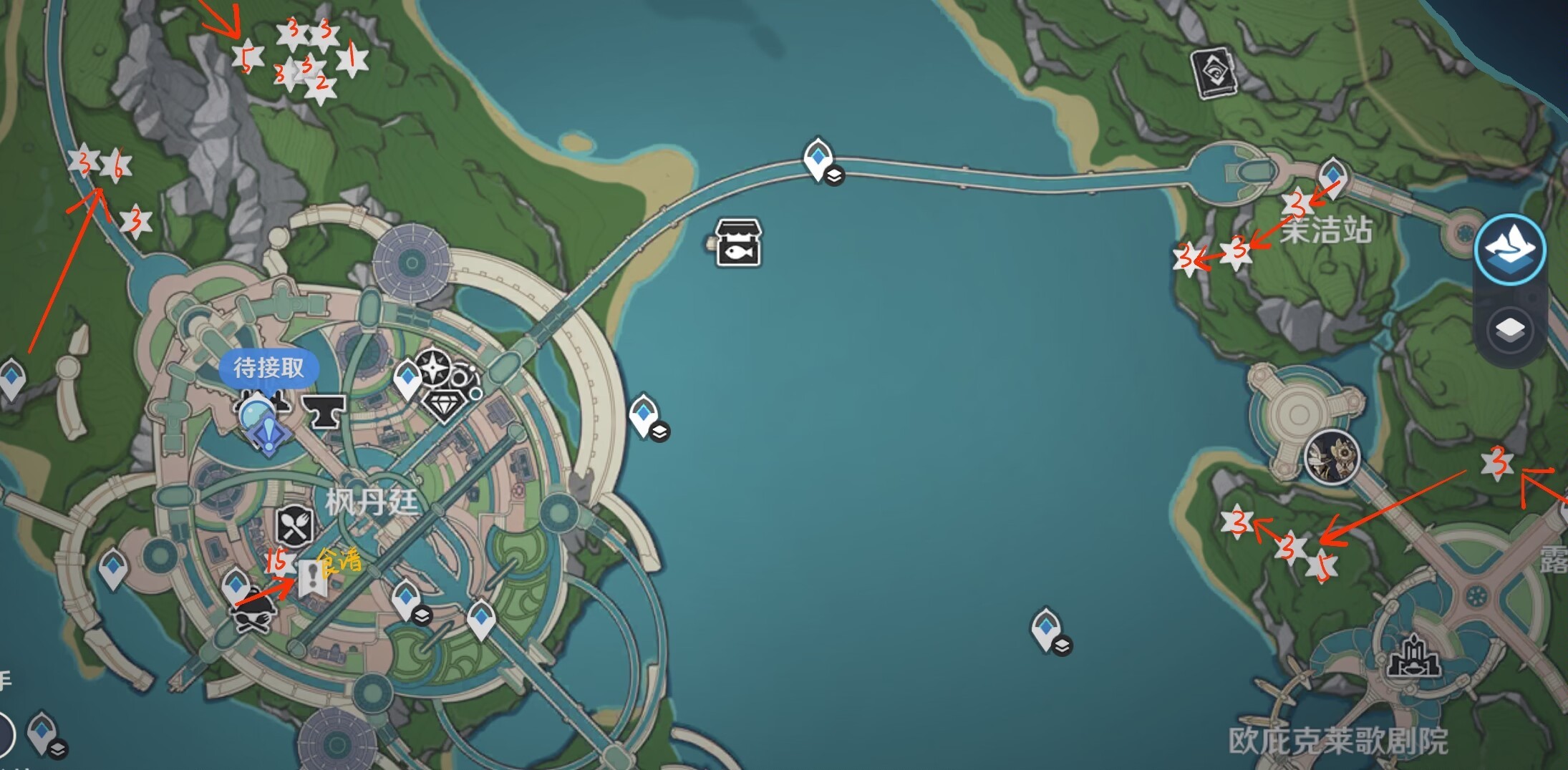
Task: Switch map layer with the stacked-layers button
Action: pos(1509,330)
